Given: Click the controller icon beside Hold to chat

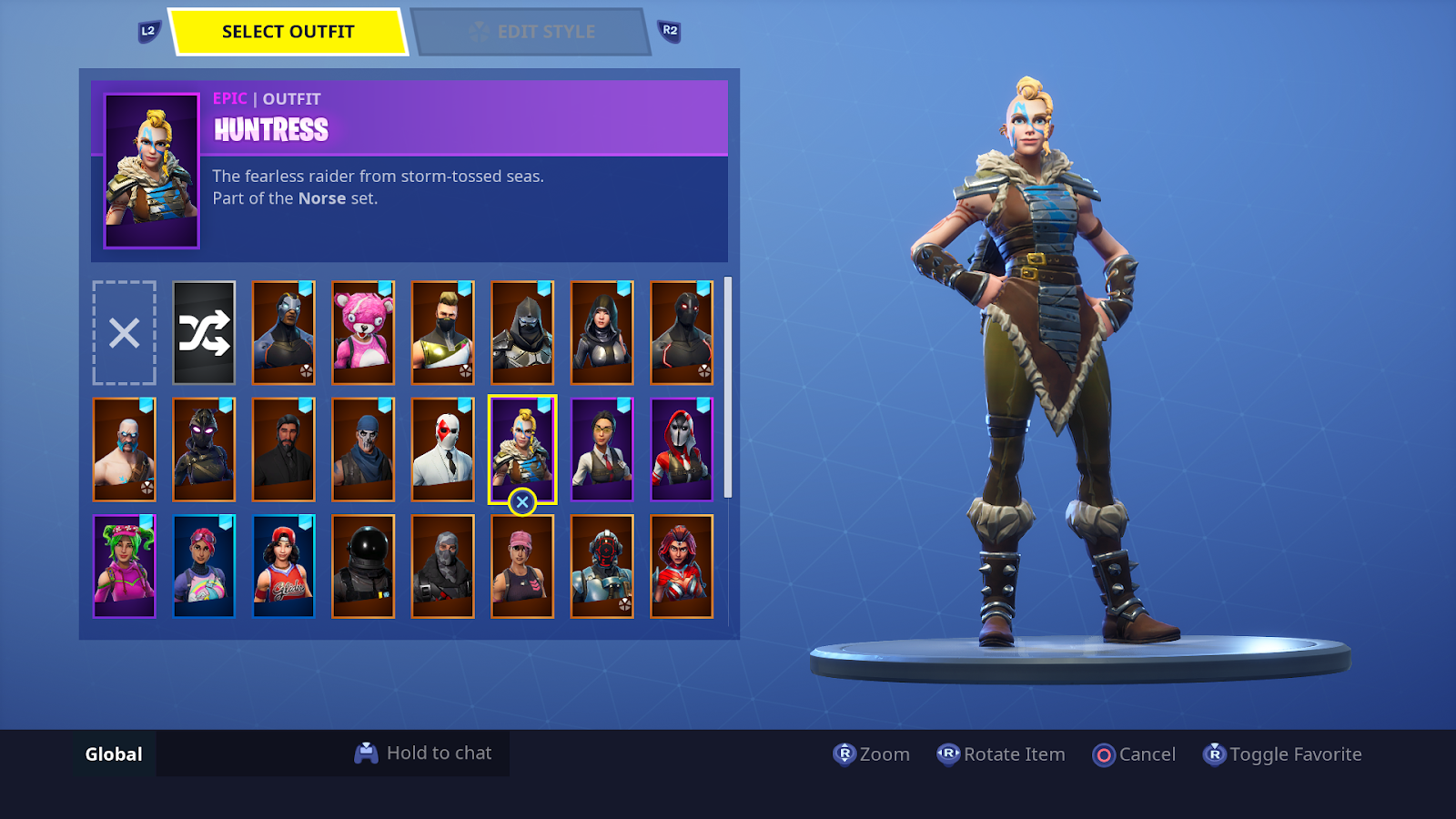Looking at the screenshot, I should [367, 753].
